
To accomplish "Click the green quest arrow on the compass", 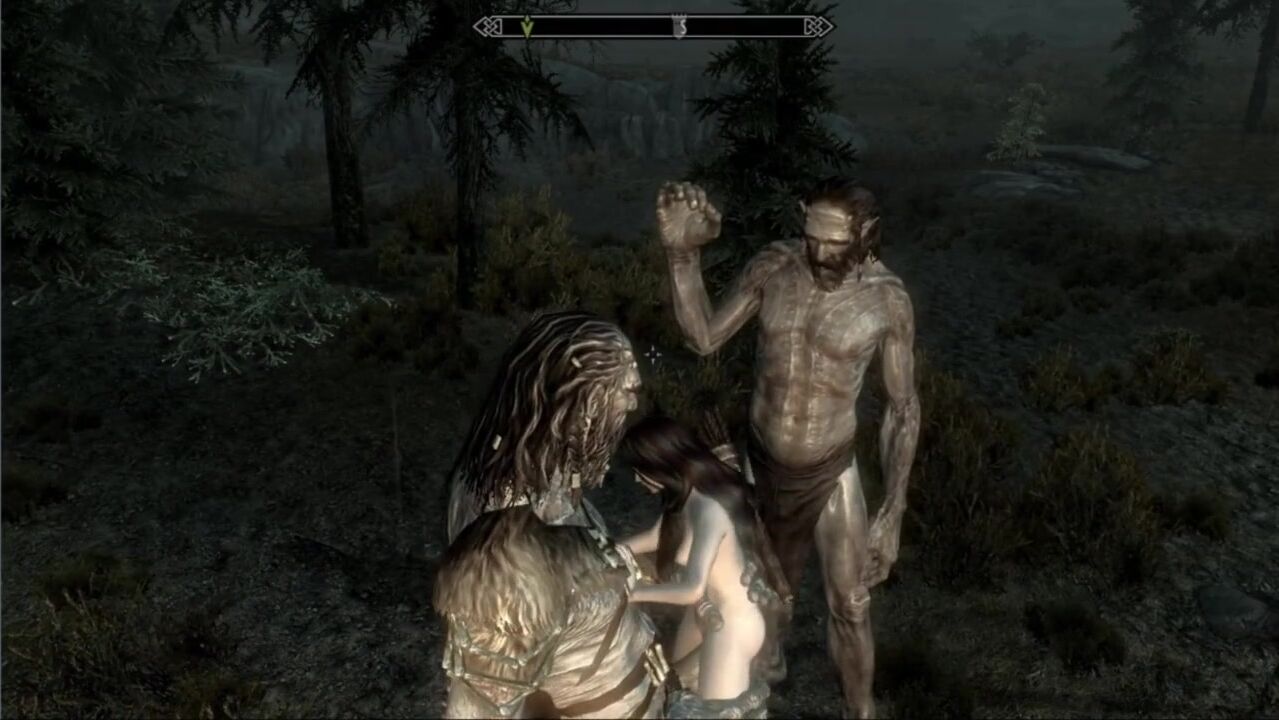I will 527,27.
